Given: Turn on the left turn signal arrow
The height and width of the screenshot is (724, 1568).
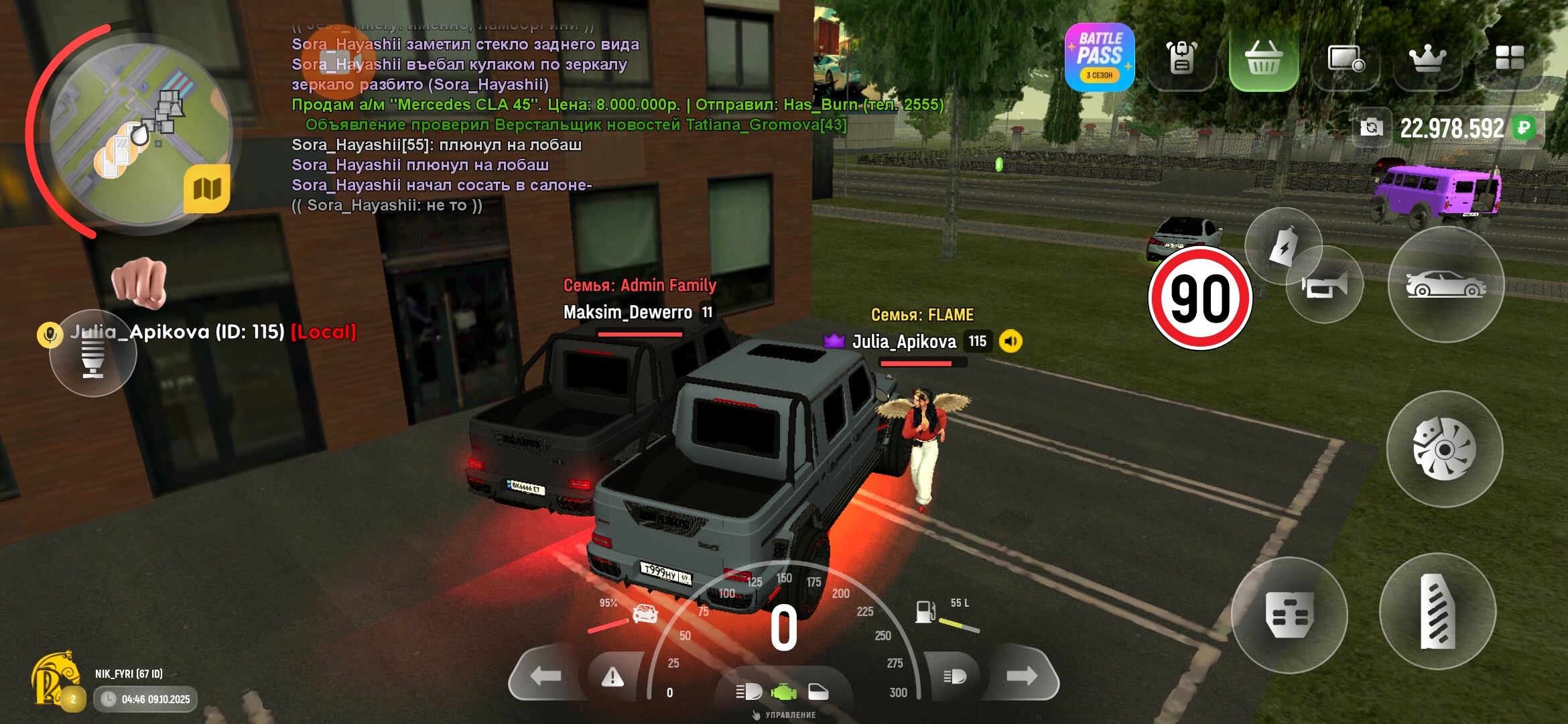Looking at the screenshot, I should pyautogui.click(x=545, y=676).
